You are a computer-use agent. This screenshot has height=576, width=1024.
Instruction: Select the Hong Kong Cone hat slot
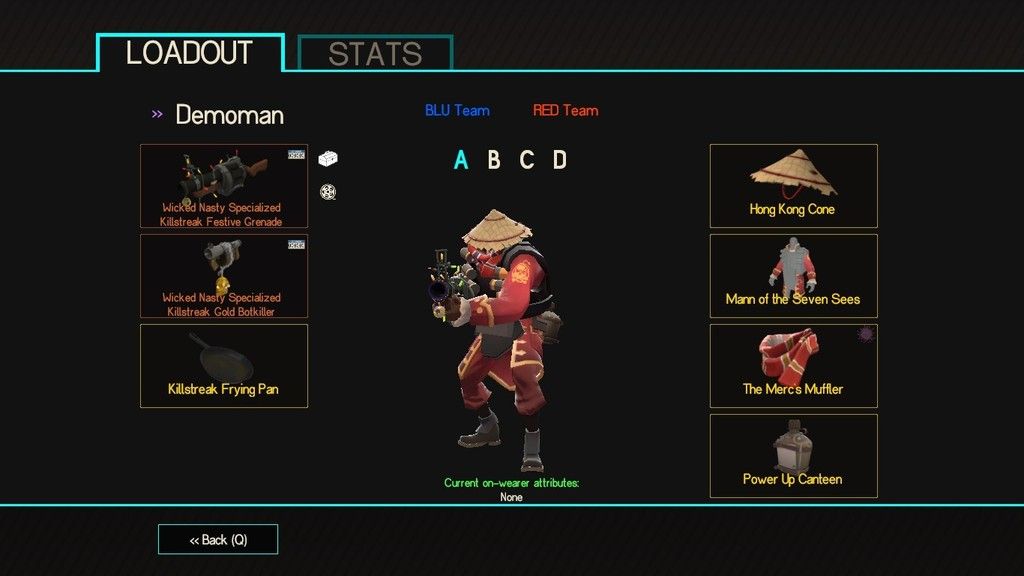(793, 186)
